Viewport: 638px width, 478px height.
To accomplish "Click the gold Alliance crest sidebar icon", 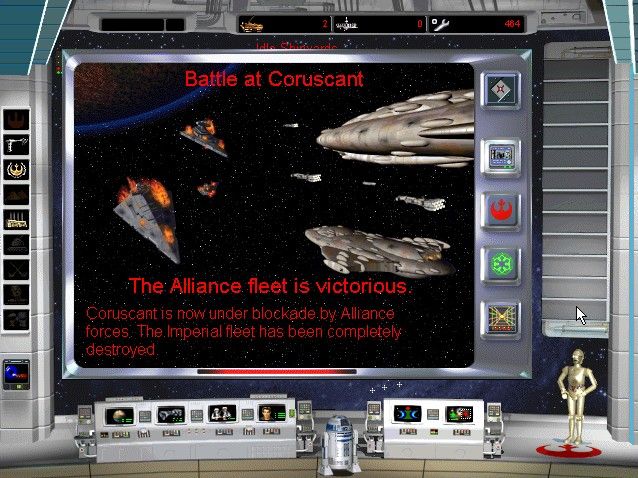I will (17, 169).
